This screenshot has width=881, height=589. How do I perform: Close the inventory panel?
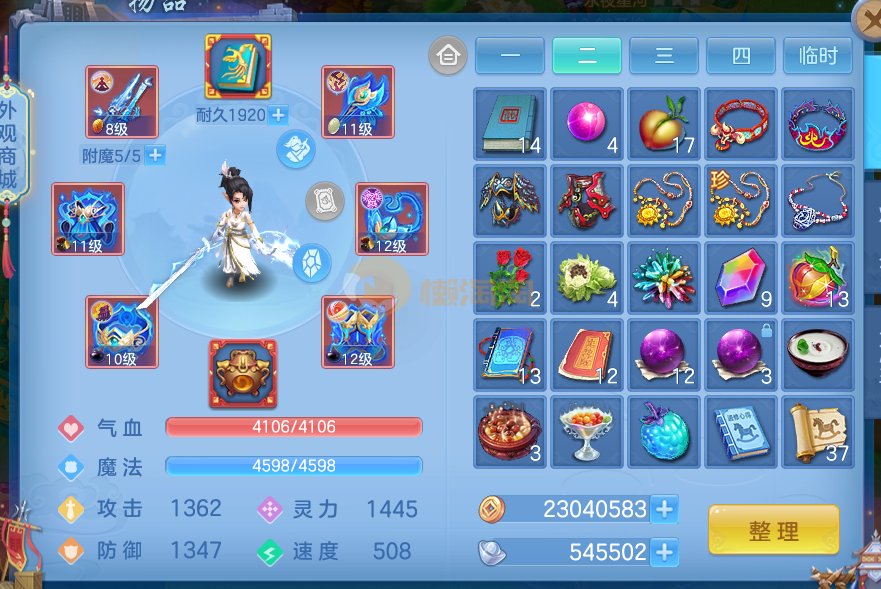point(866,20)
